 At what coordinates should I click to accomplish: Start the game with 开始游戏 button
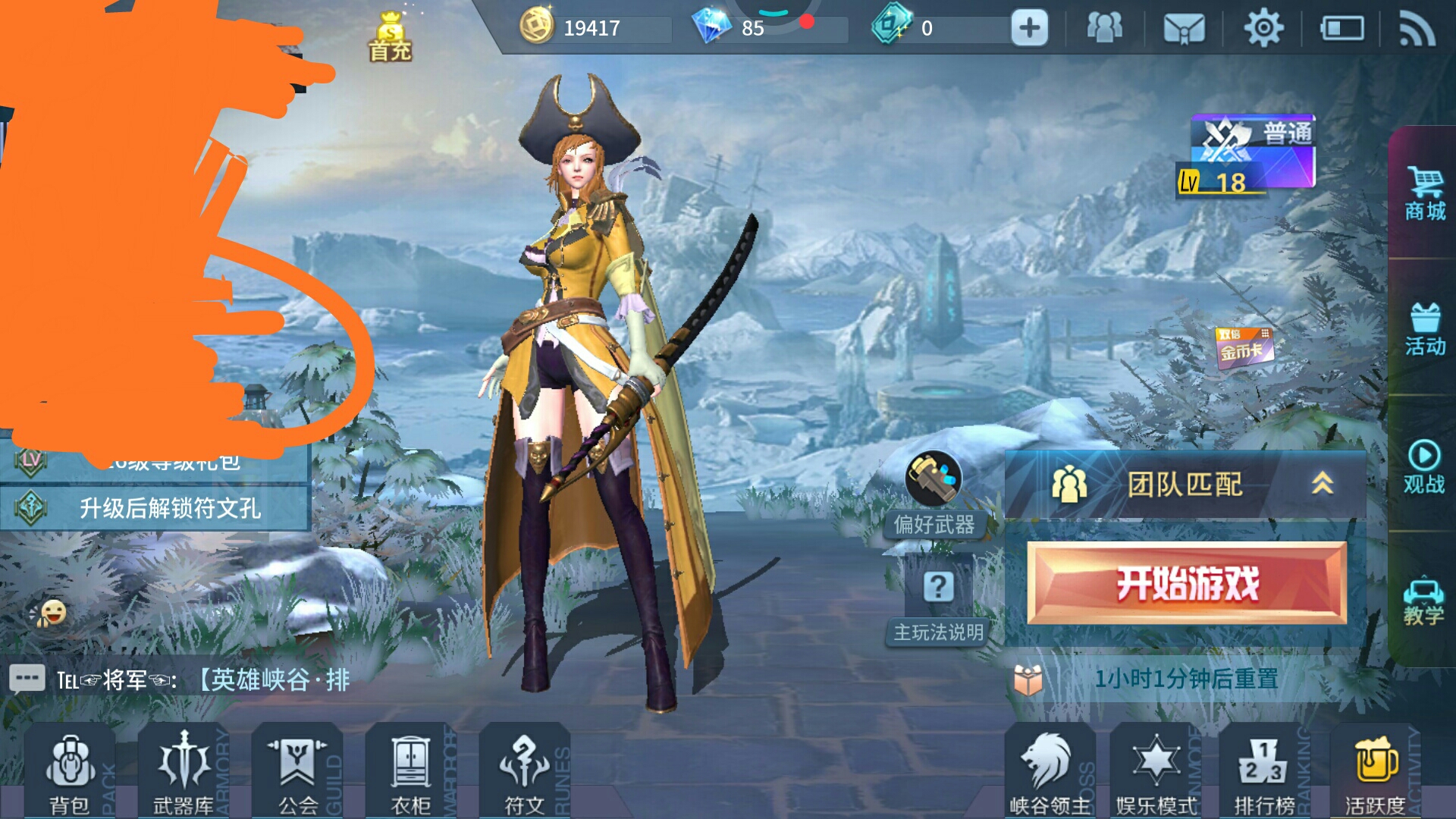[1187, 583]
